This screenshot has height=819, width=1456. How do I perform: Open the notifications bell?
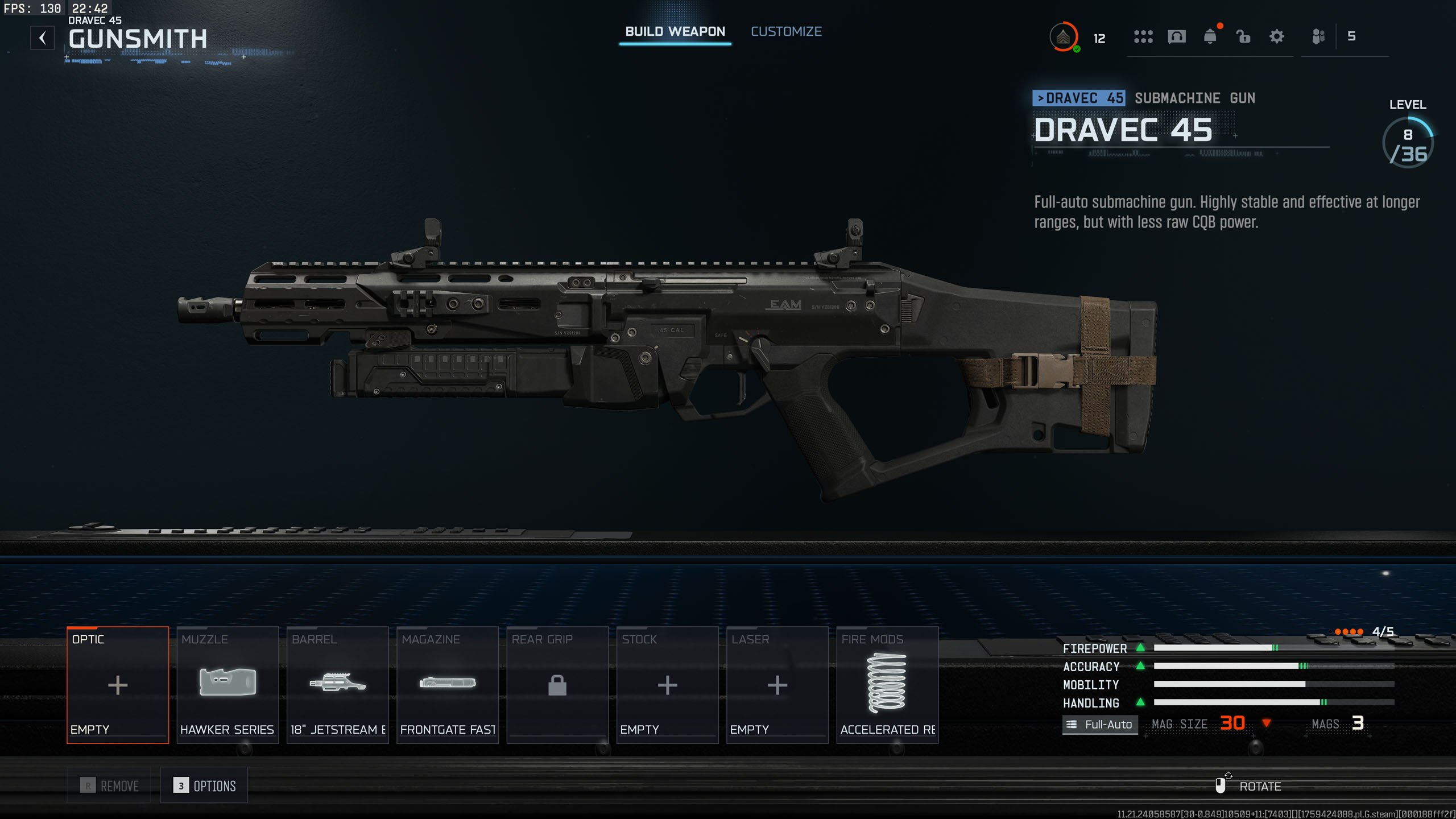[x=1210, y=37]
